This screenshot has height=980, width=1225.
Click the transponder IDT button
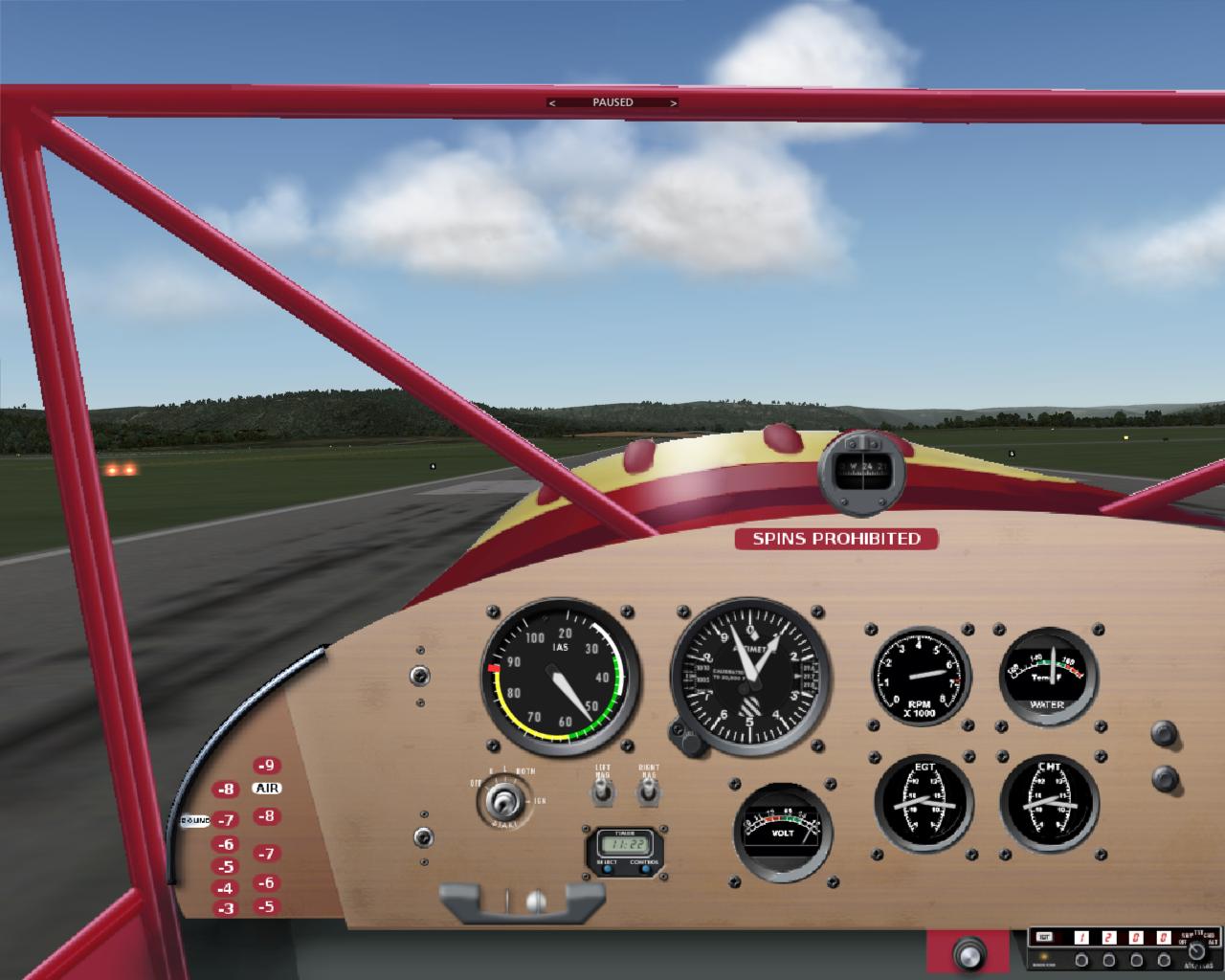pos(1045,938)
